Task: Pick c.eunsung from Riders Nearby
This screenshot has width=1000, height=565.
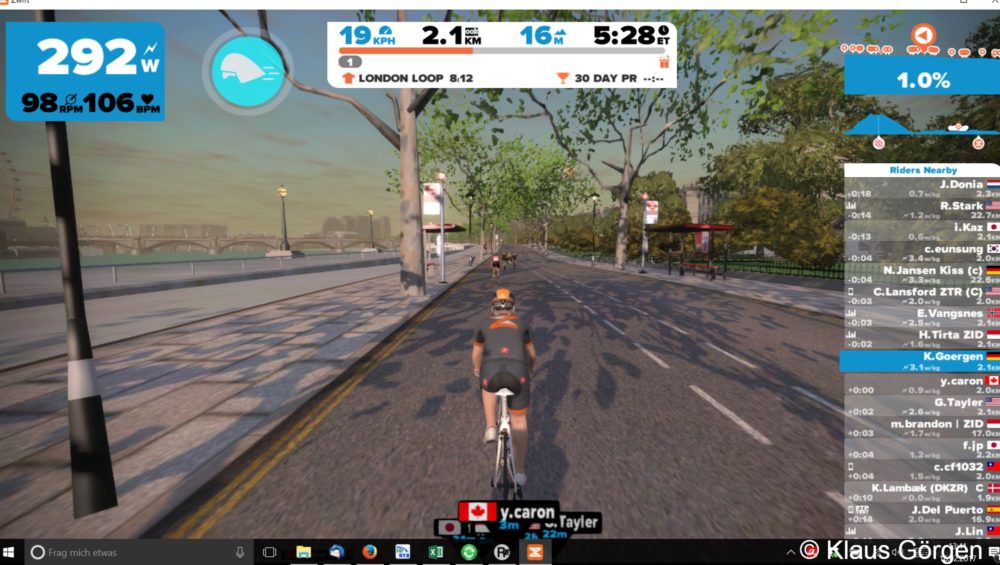Action: tap(920, 252)
